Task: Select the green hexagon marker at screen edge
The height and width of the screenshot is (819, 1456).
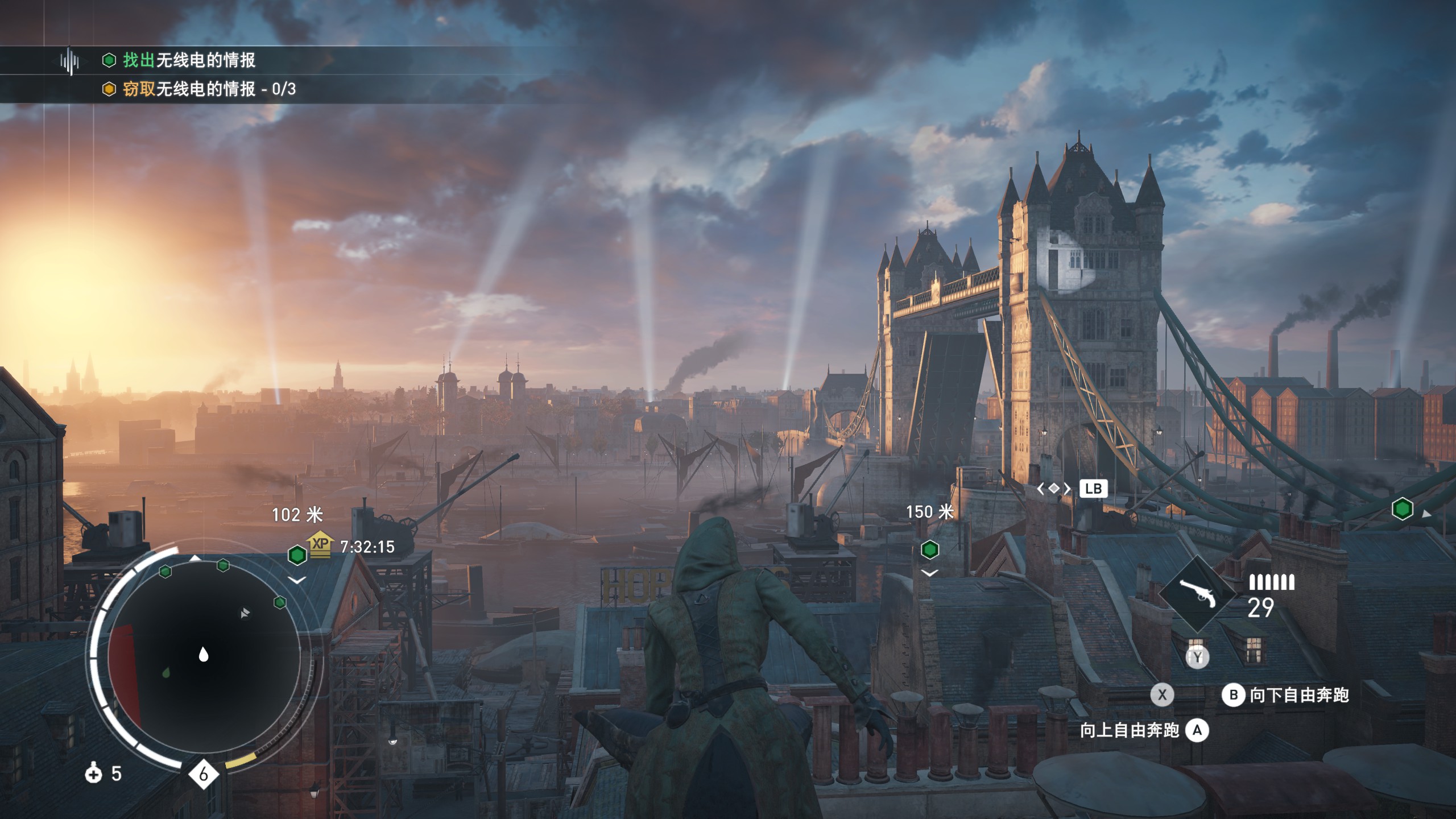Action: (x=1402, y=508)
